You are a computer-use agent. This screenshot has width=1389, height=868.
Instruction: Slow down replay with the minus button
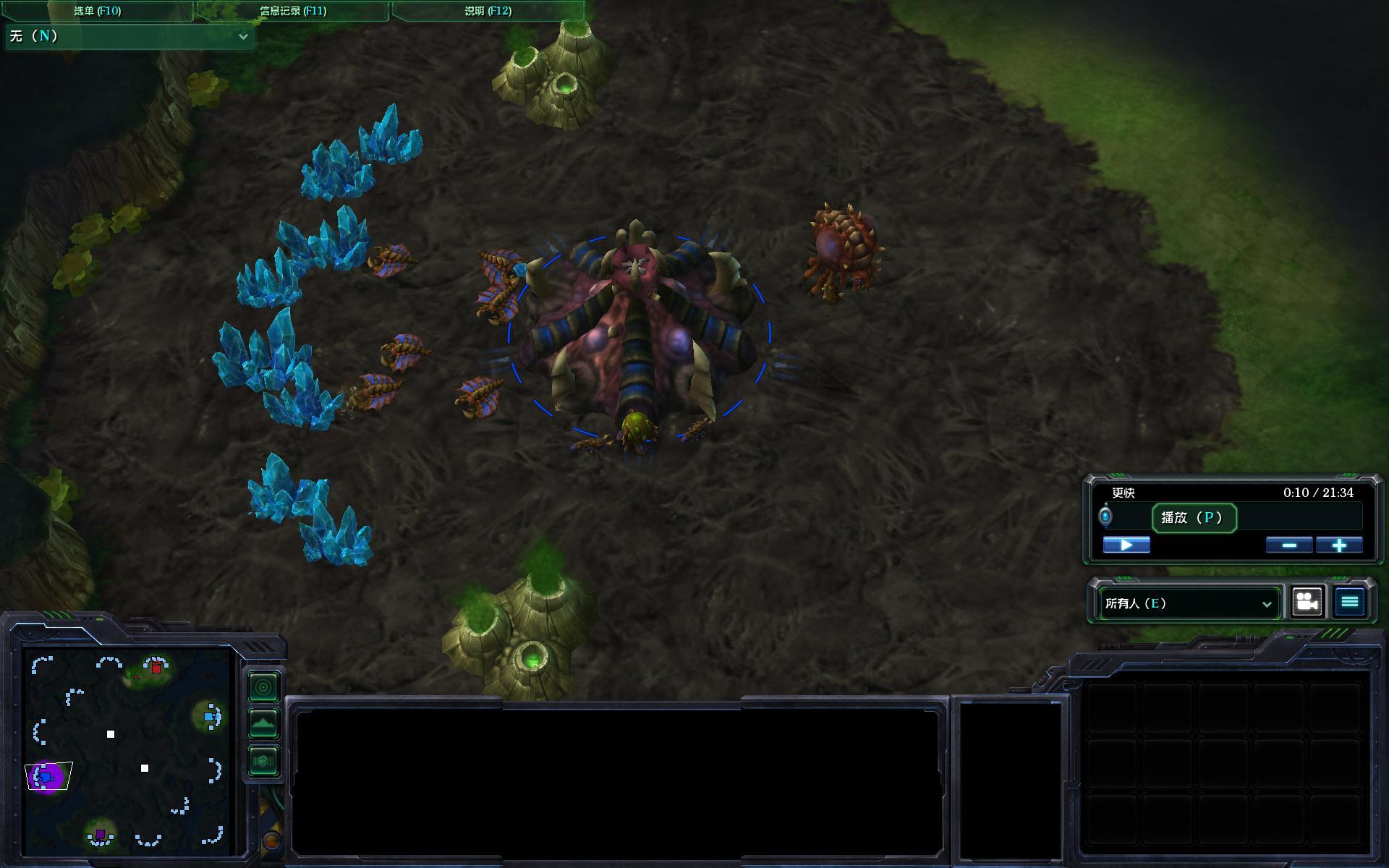coord(1289,545)
